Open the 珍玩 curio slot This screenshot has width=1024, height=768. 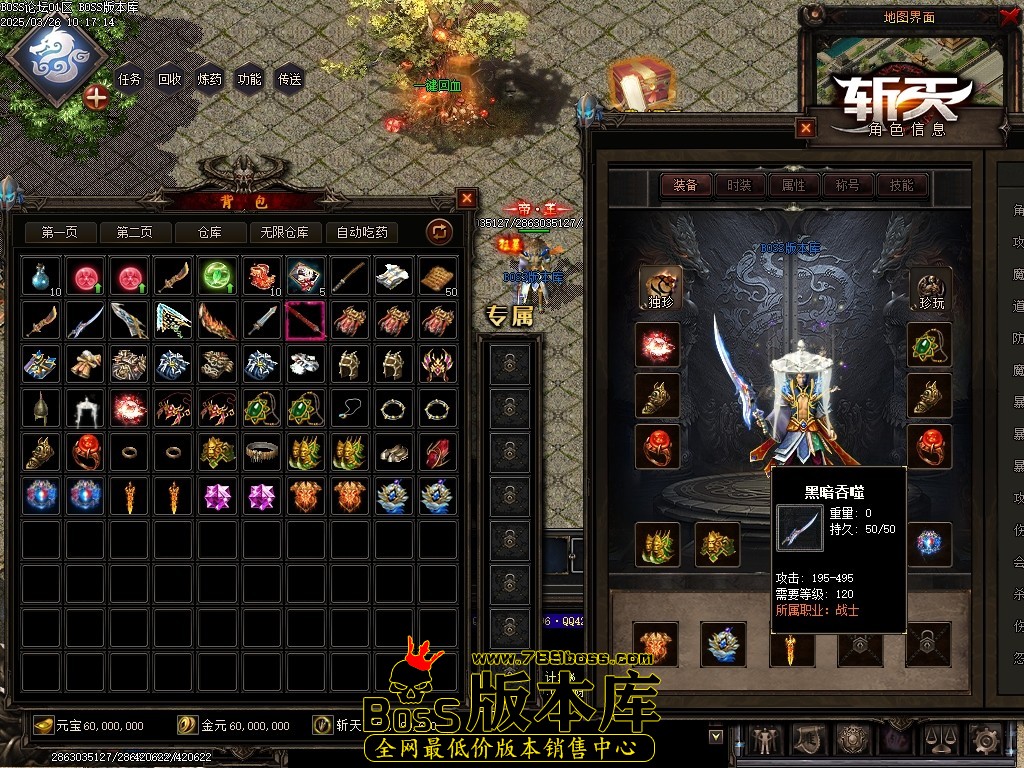[x=930, y=289]
